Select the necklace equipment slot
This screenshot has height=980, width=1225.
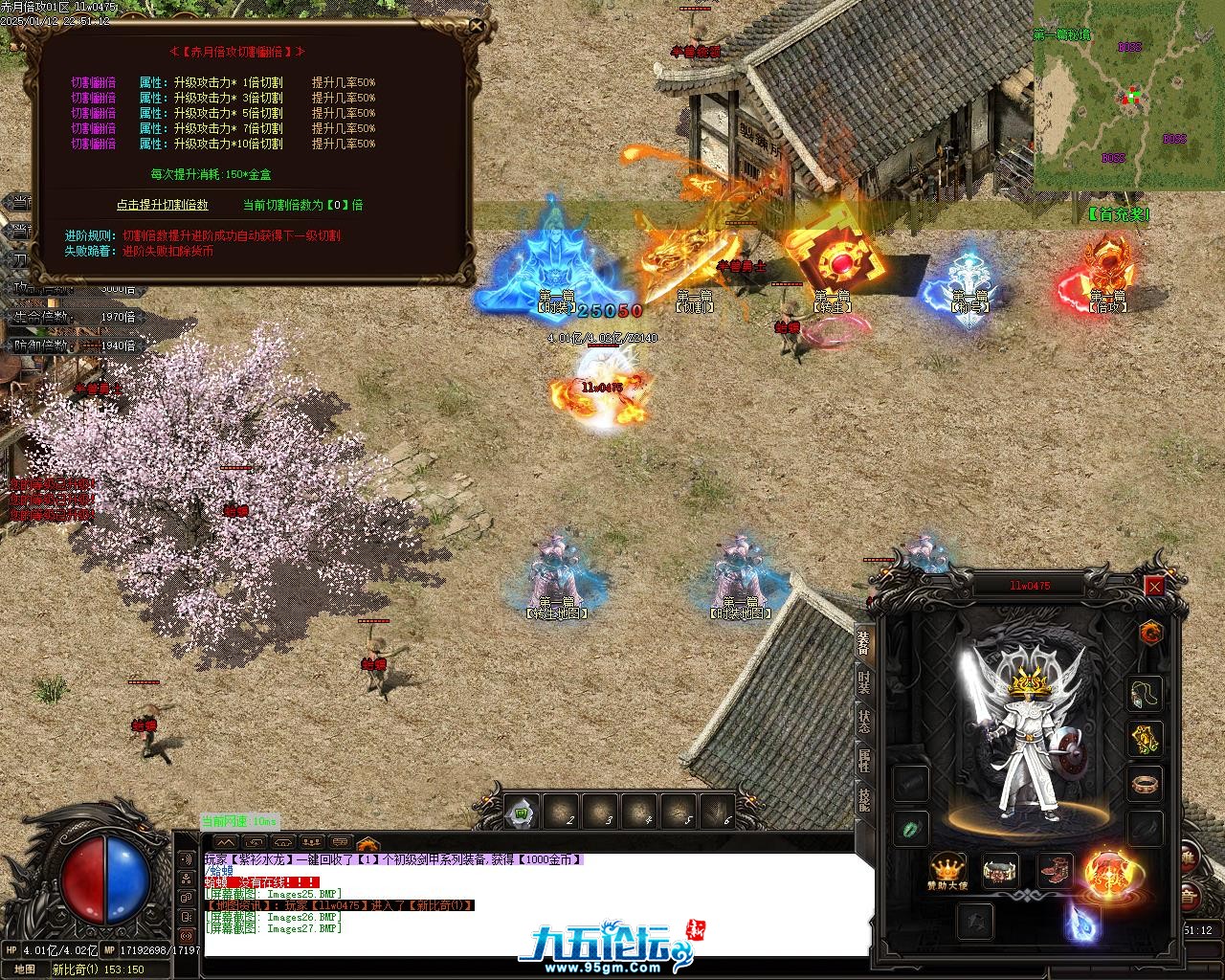point(1145,692)
